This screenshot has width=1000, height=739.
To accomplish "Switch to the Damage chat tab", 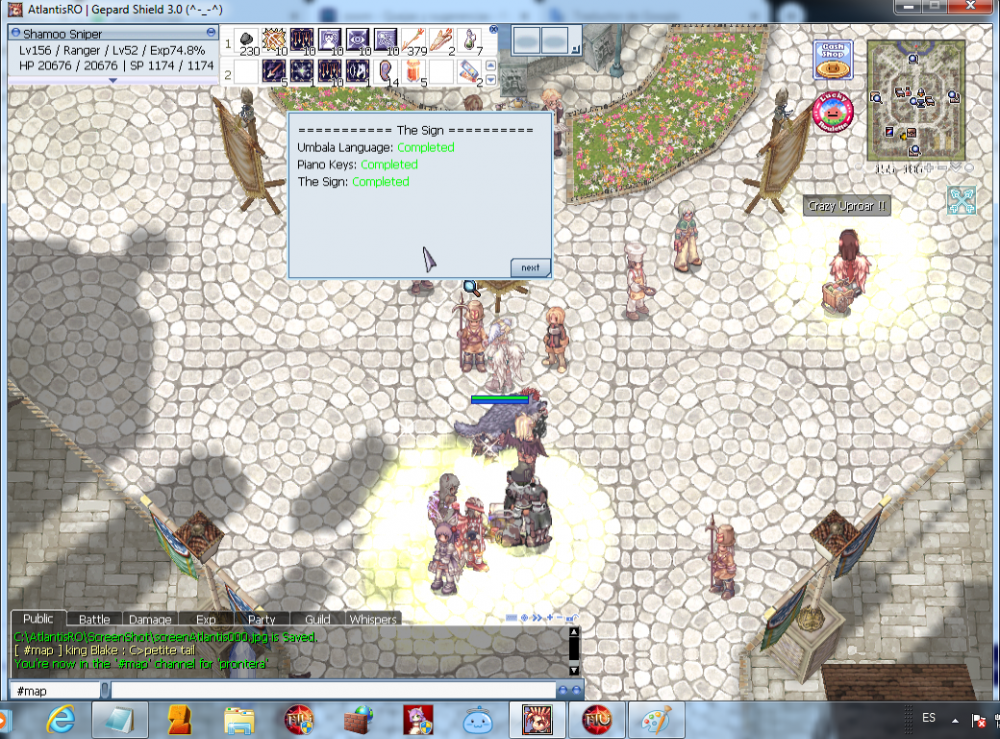I will (151, 619).
